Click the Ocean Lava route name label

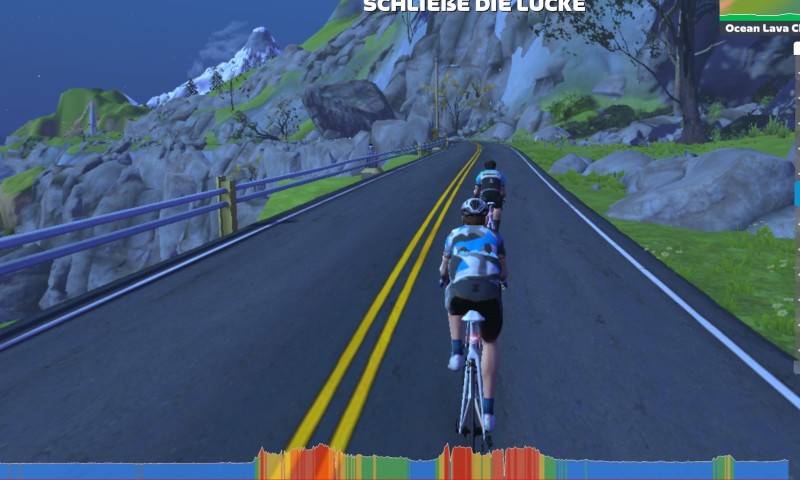761,29
